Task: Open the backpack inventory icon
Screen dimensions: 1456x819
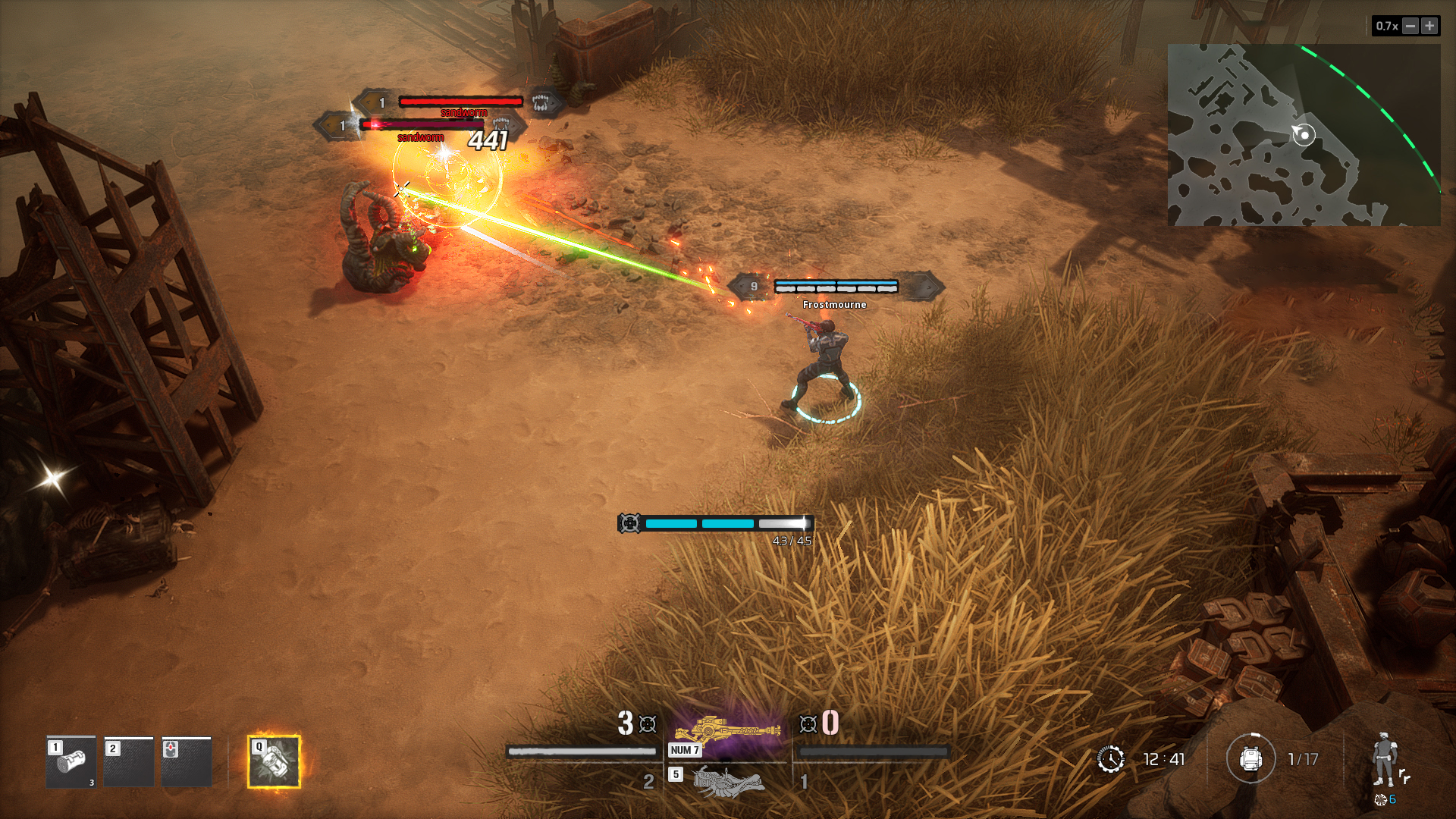Action: point(1250,758)
